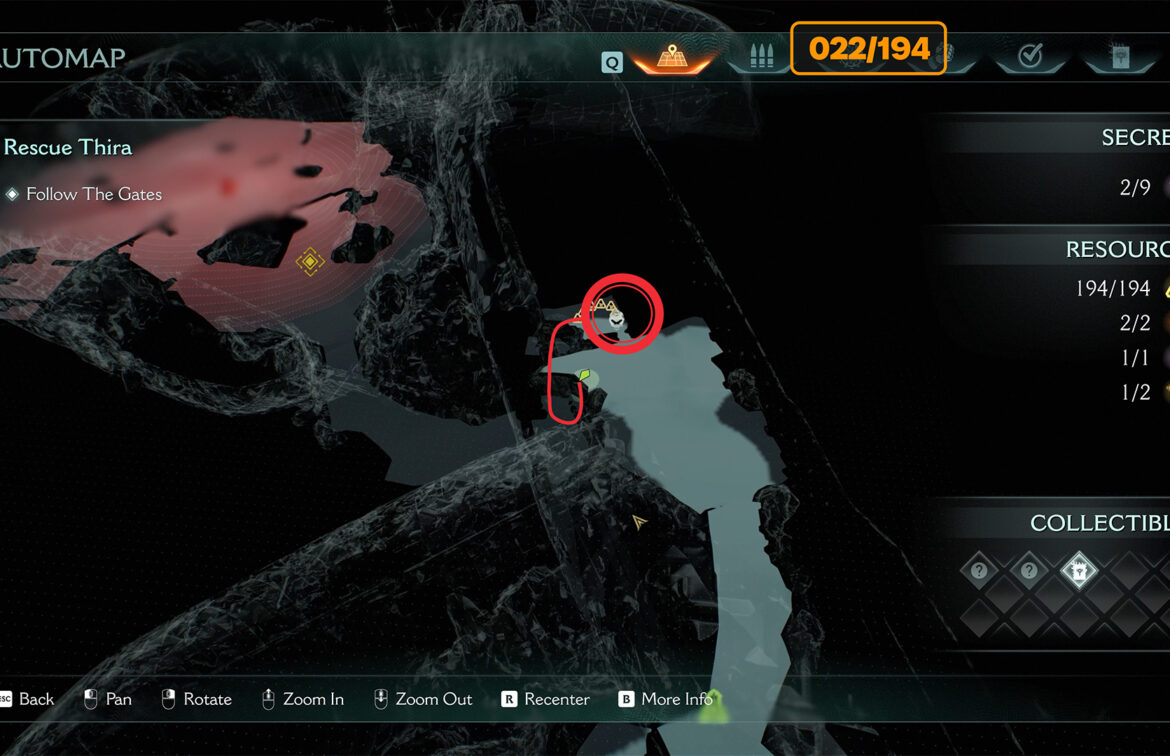Switch to the bullets arsenal tab
This screenshot has height=756, width=1170.
[762, 56]
